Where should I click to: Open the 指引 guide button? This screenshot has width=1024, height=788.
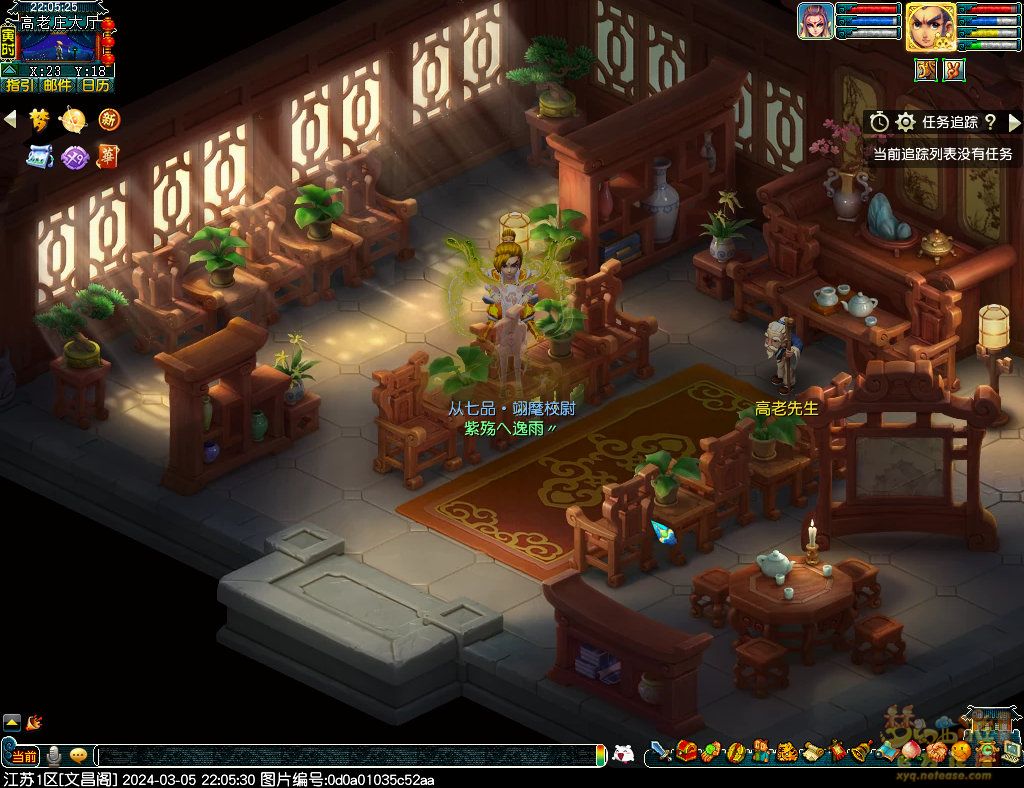[x=18, y=86]
